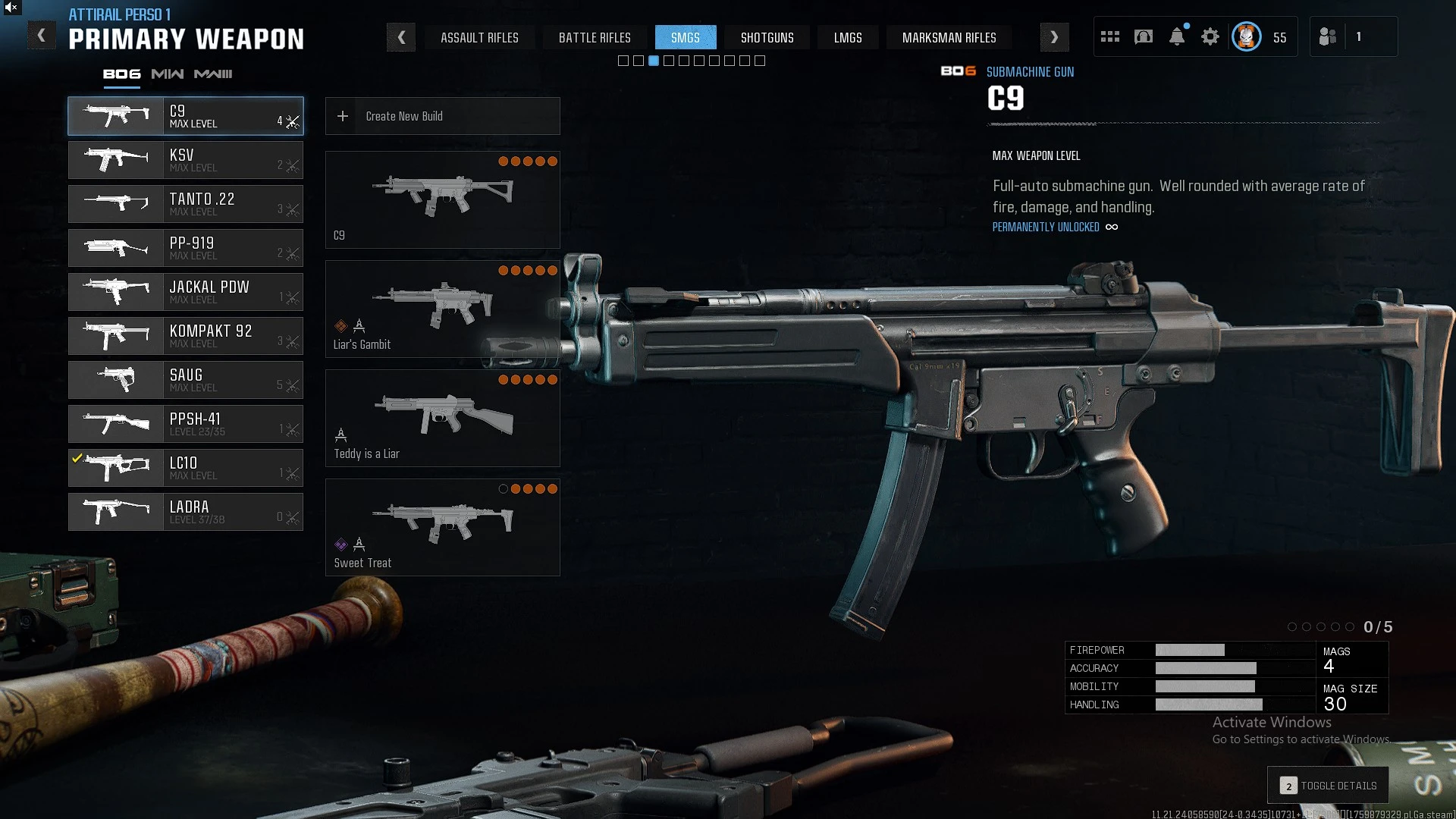The width and height of the screenshot is (1456, 819).
Task: Choose the Sweet Treat blueprint build
Action: point(443,527)
